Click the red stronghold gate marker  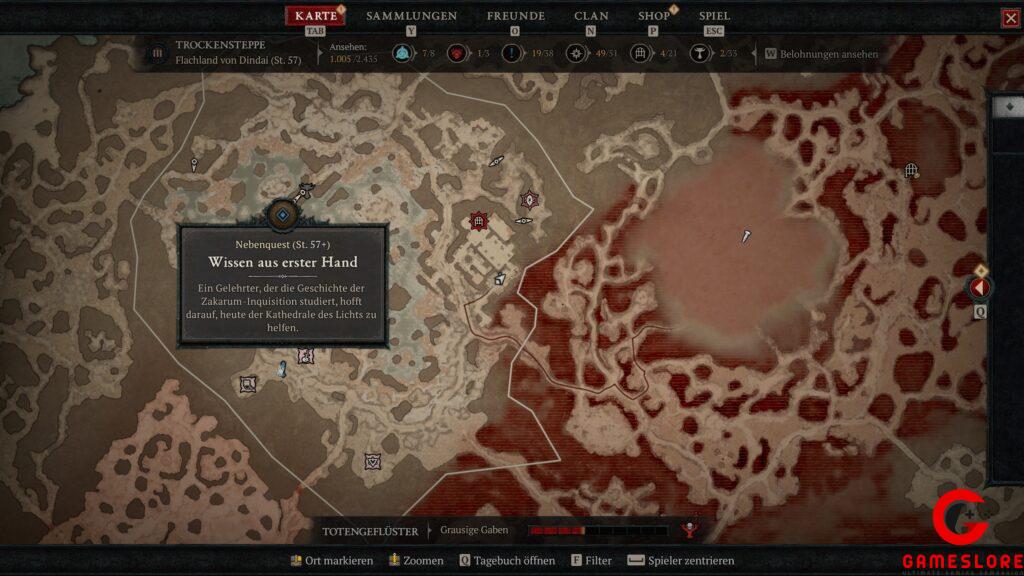pos(479,220)
